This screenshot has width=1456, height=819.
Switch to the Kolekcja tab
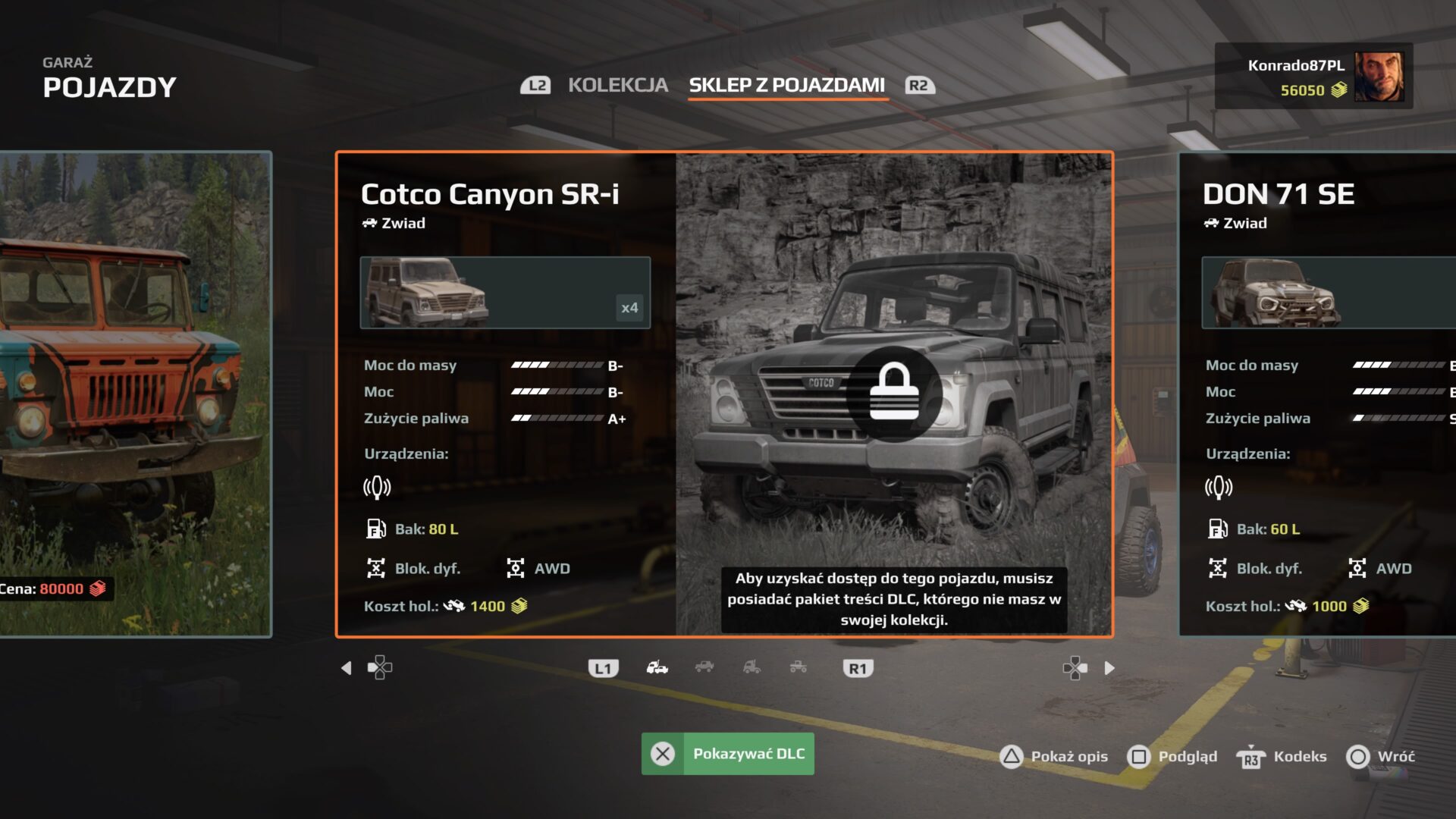click(x=617, y=85)
